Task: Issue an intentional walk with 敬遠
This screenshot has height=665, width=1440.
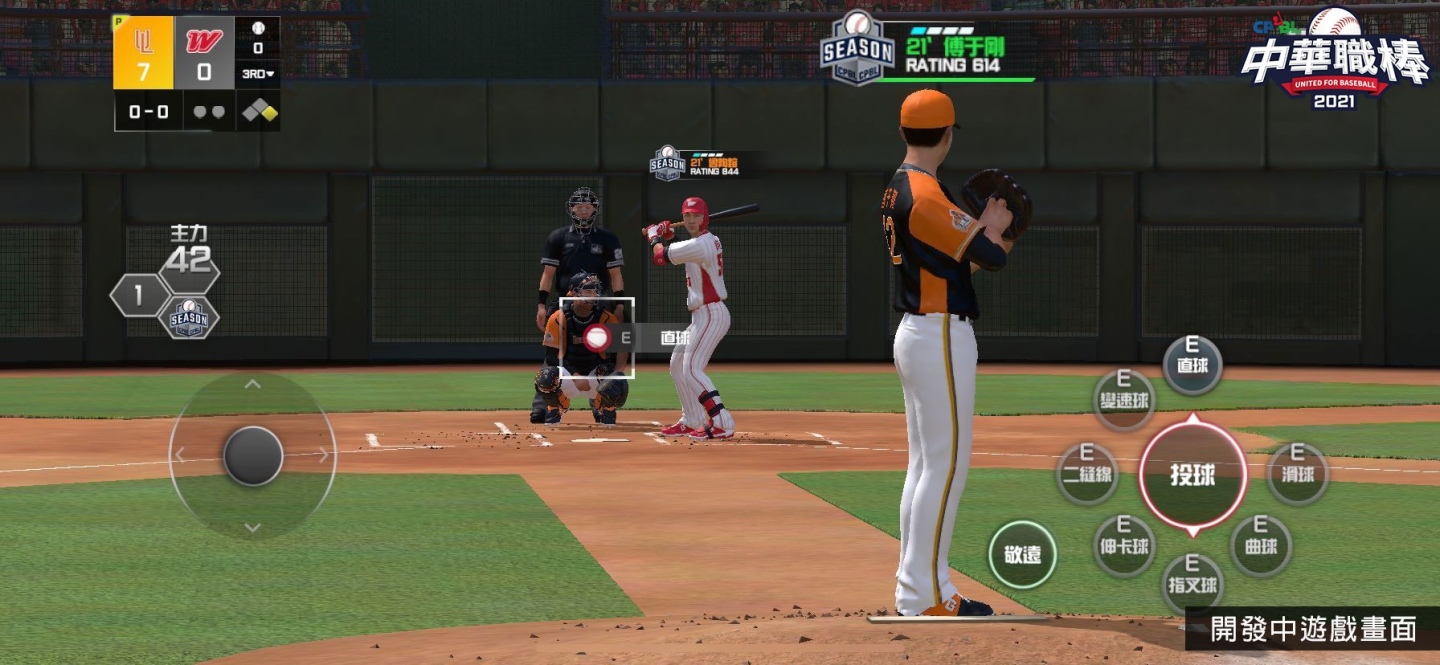Action: tap(1022, 555)
